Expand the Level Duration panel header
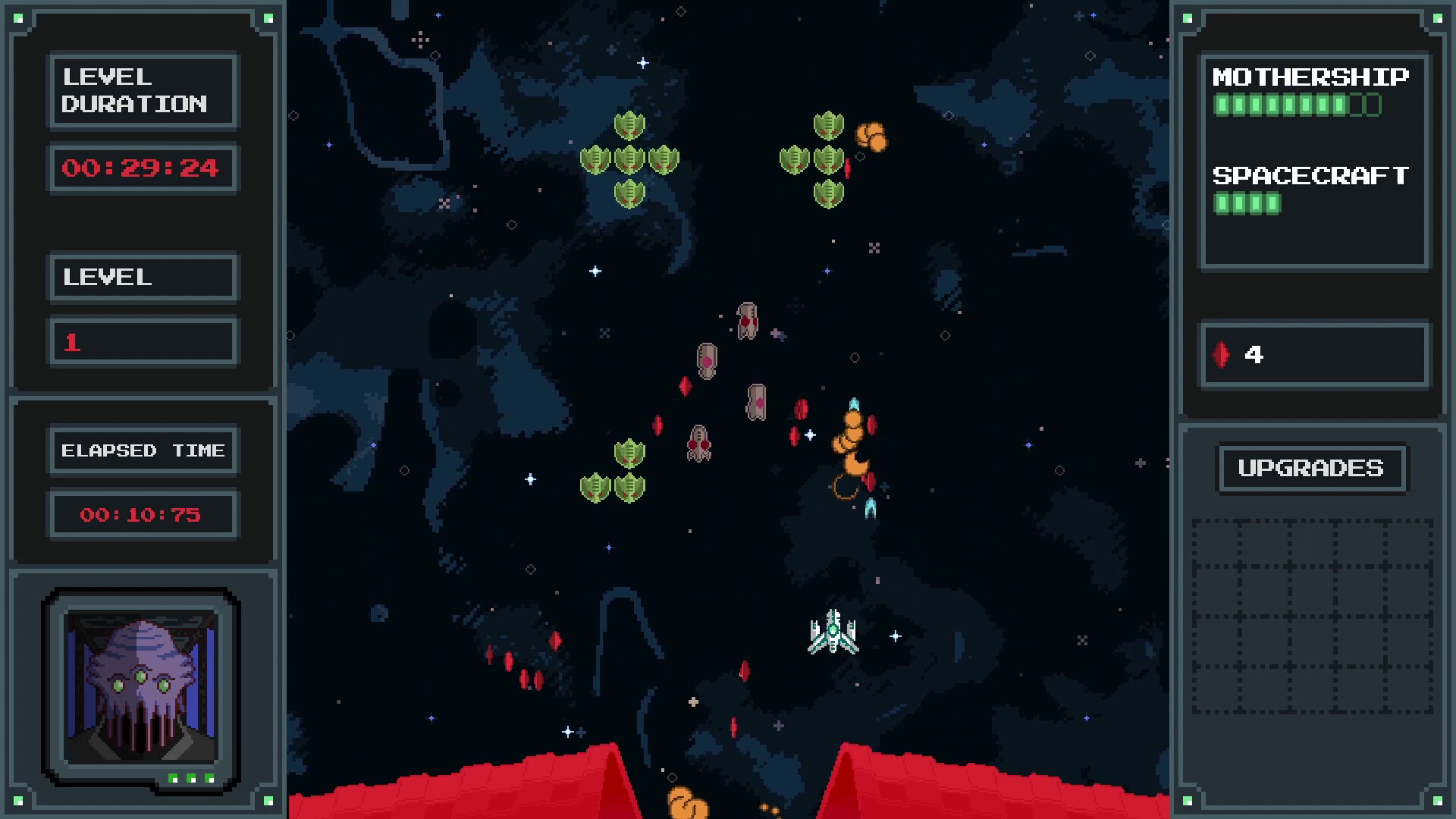1456x819 pixels. 143,90
